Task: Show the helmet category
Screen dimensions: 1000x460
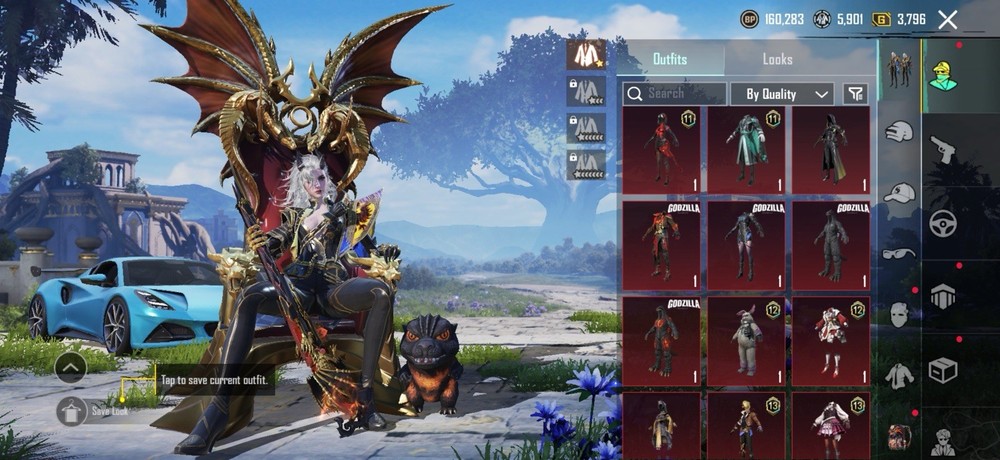Action: 943,296
